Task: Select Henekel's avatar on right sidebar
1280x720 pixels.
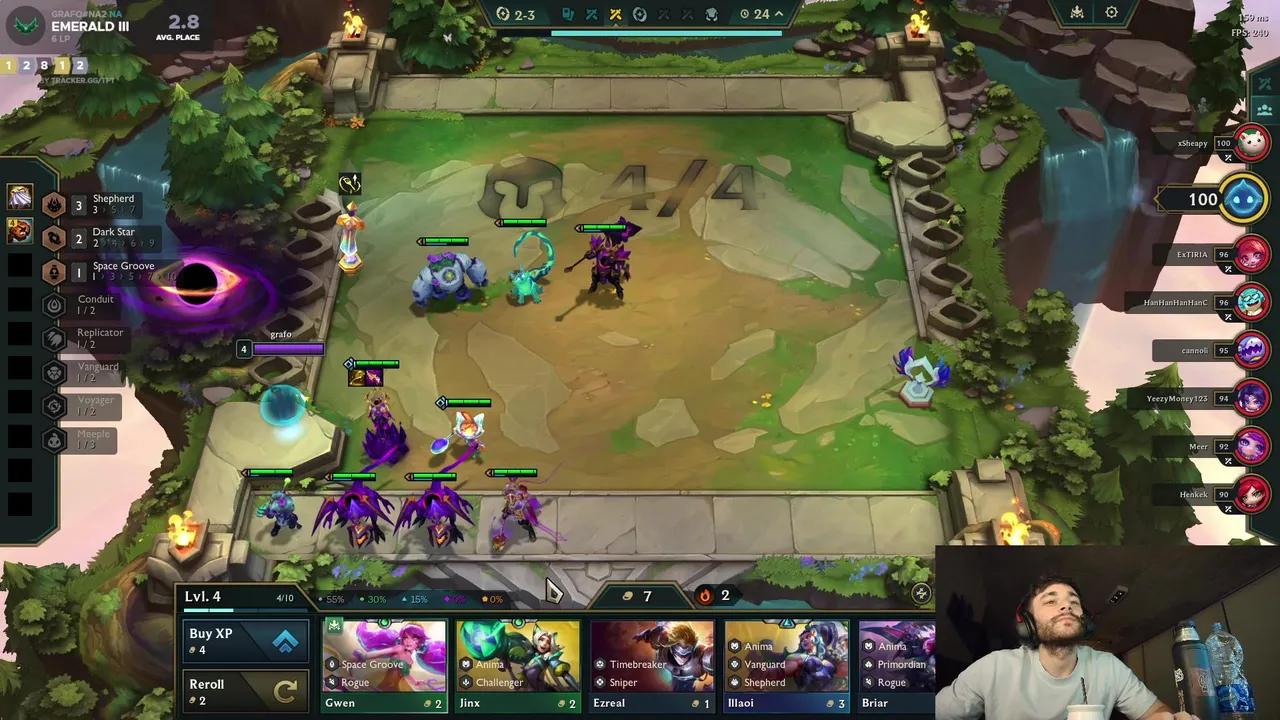Action: coord(1252,494)
